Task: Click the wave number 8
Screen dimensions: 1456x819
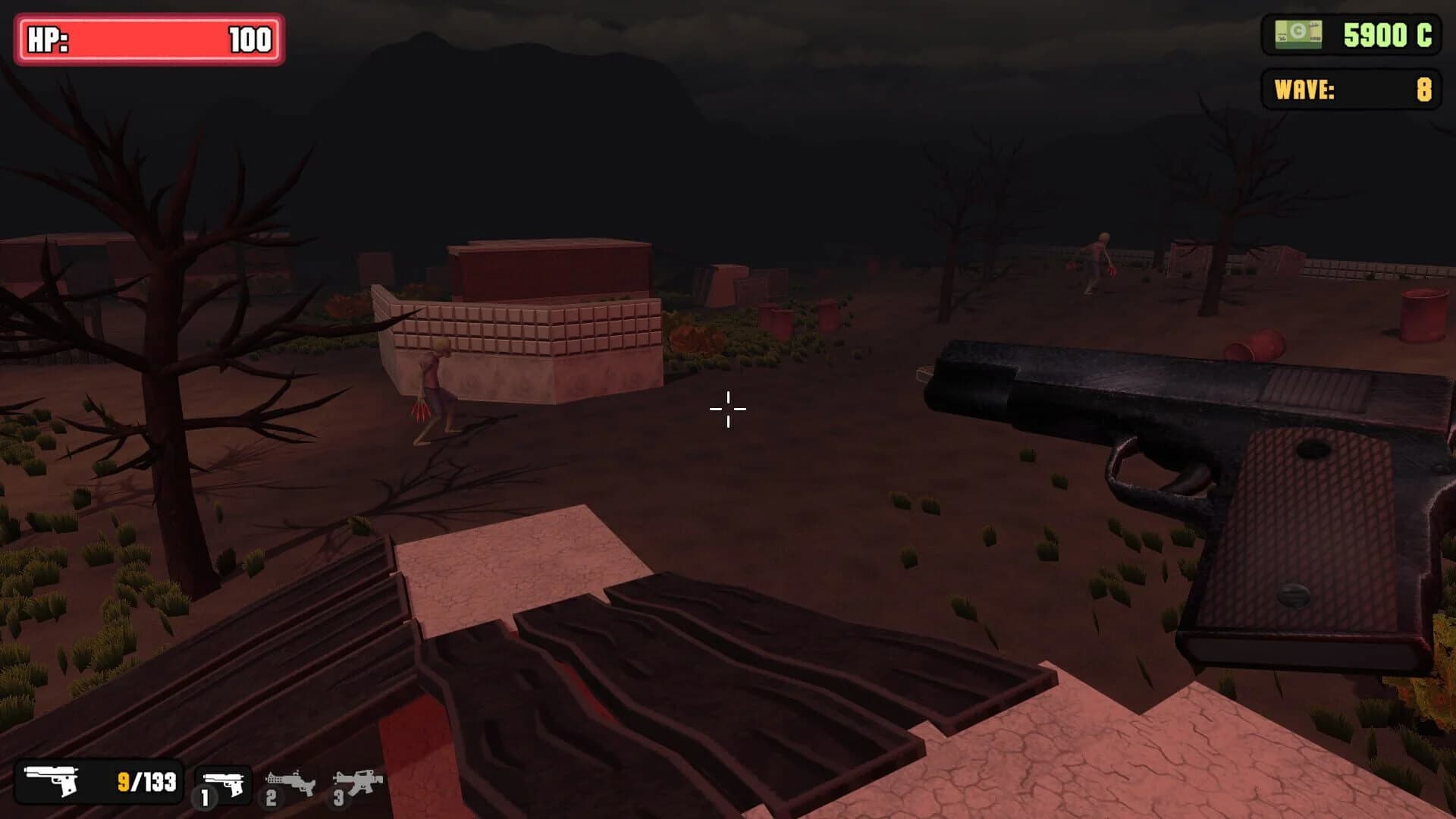Action: point(1424,89)
